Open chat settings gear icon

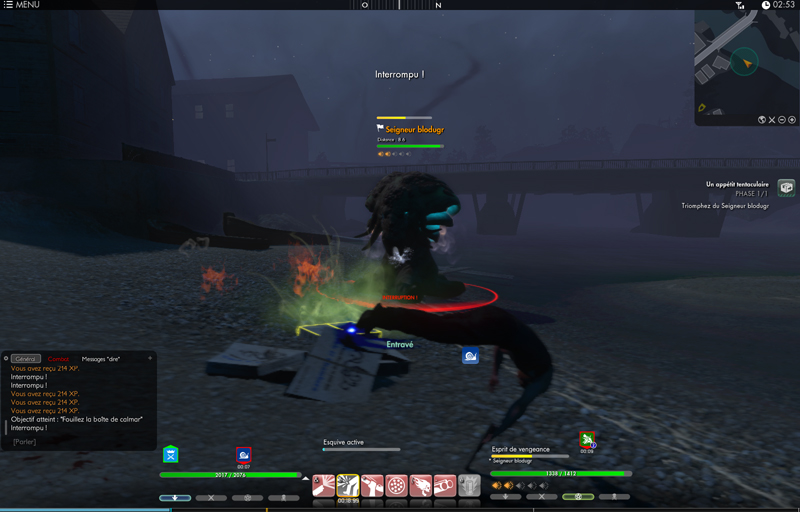[x=5, y=358]
